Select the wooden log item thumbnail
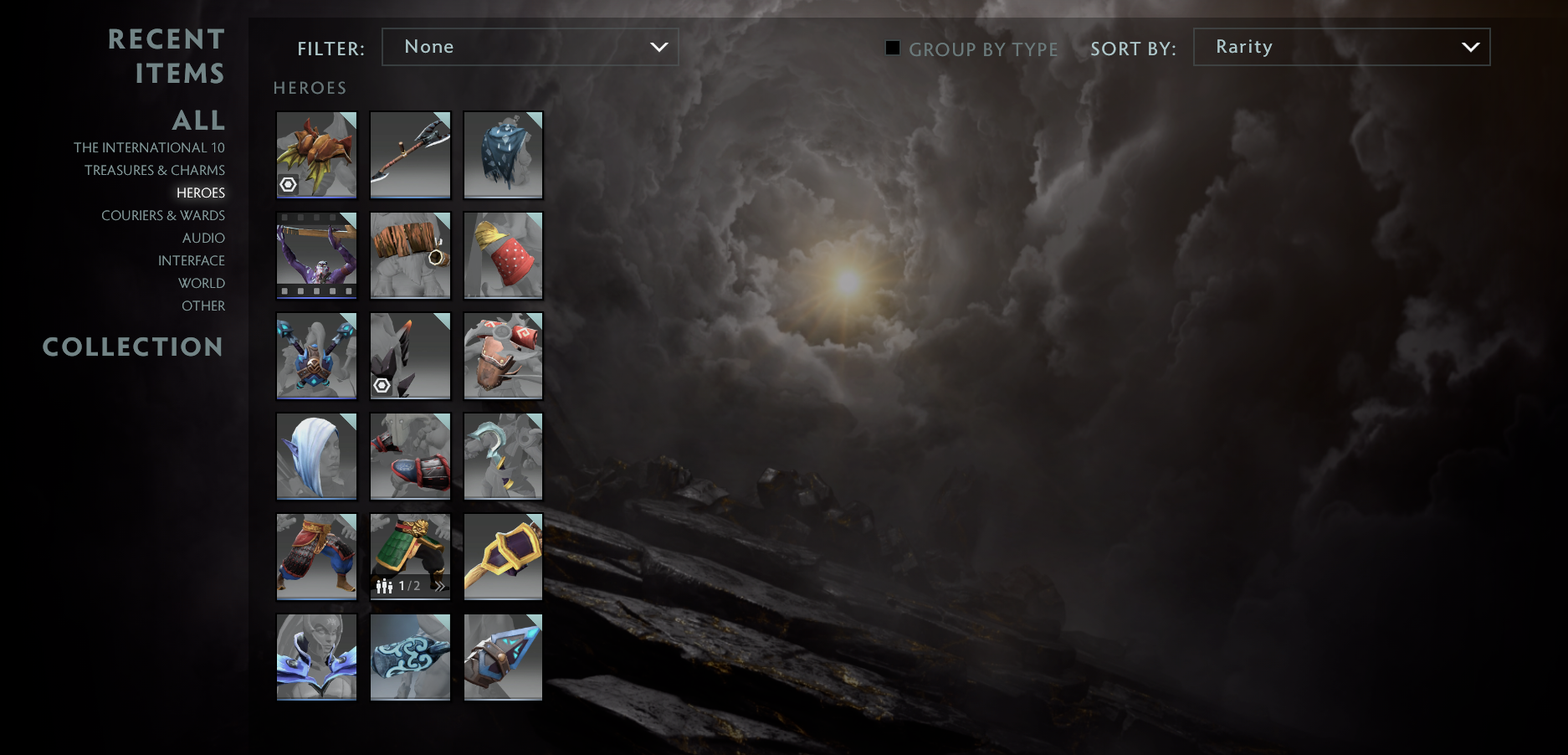The height and width of the screenshot is (755, 1568). 409,255
